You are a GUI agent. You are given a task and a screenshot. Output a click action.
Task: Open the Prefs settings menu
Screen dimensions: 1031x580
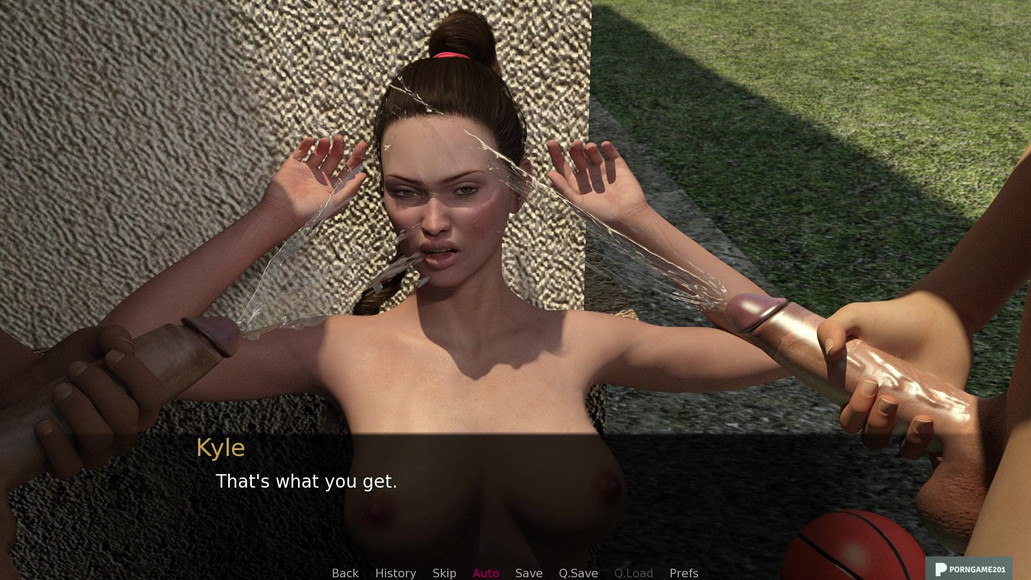[x=684, y=573]
